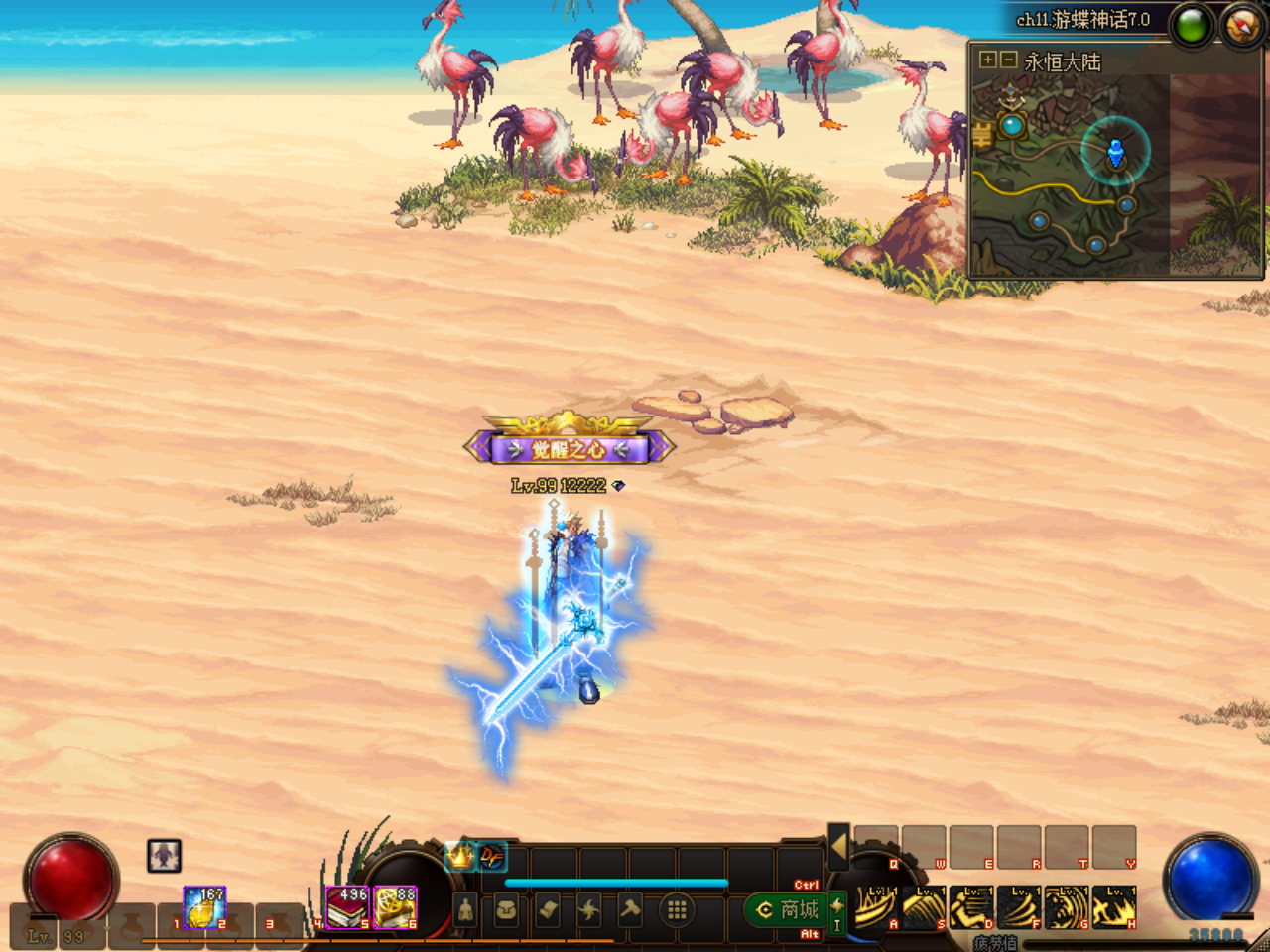The image size is (1270, 952).
Task: Open the character info silhouette icon
Action: (466, 909)
